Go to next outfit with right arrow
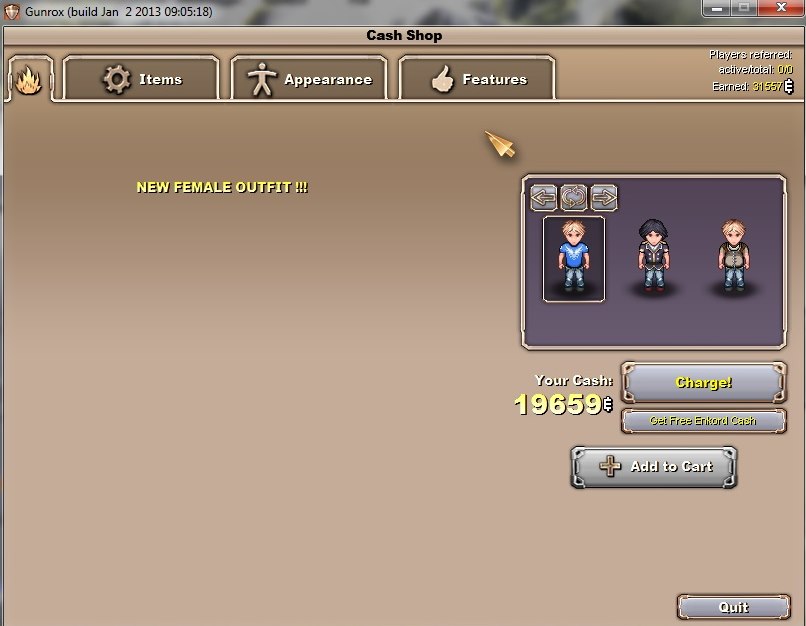The height and width of the screenshot is (626, 806). [x=604, y=197]
